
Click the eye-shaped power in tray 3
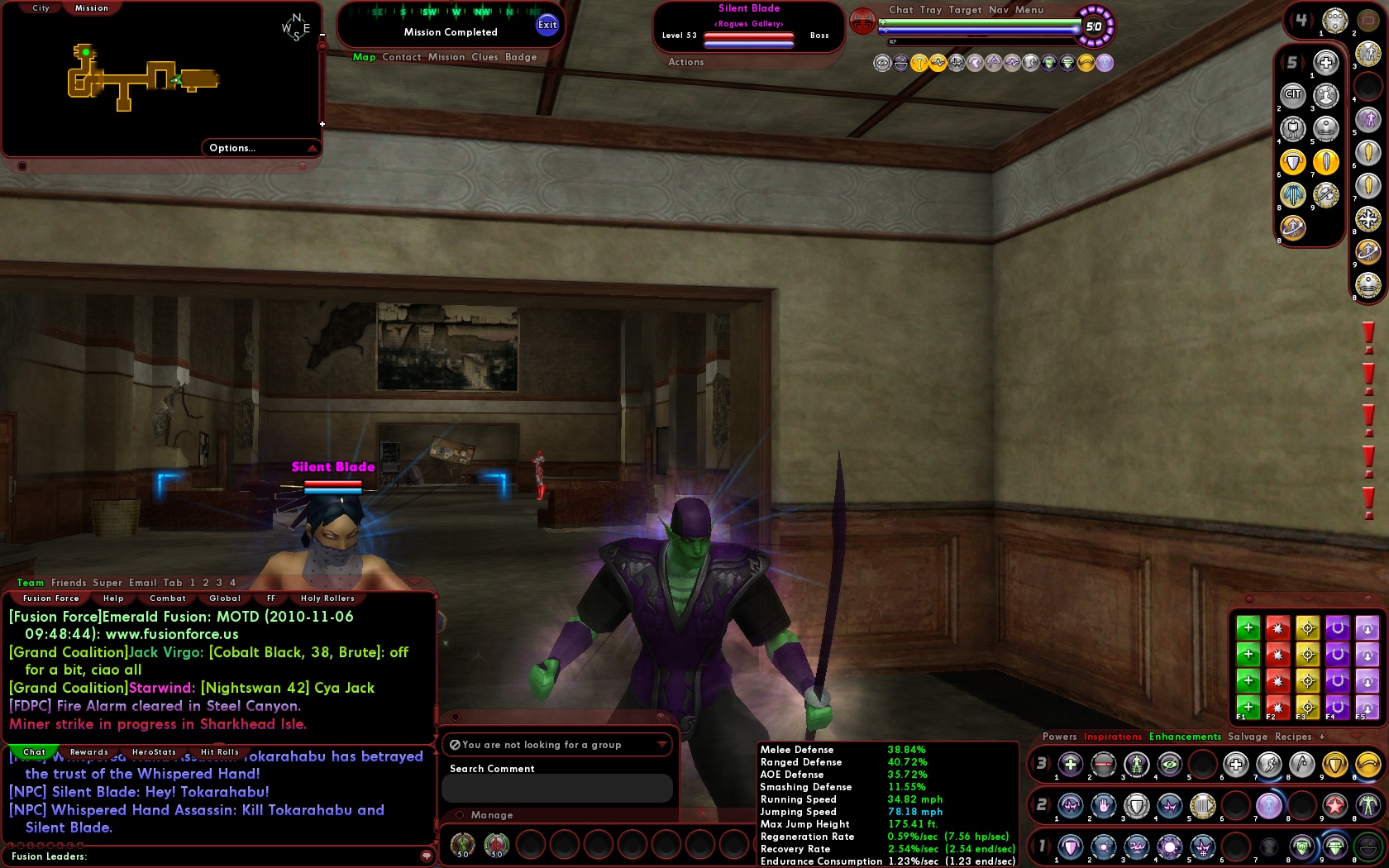coord(1169,764)
